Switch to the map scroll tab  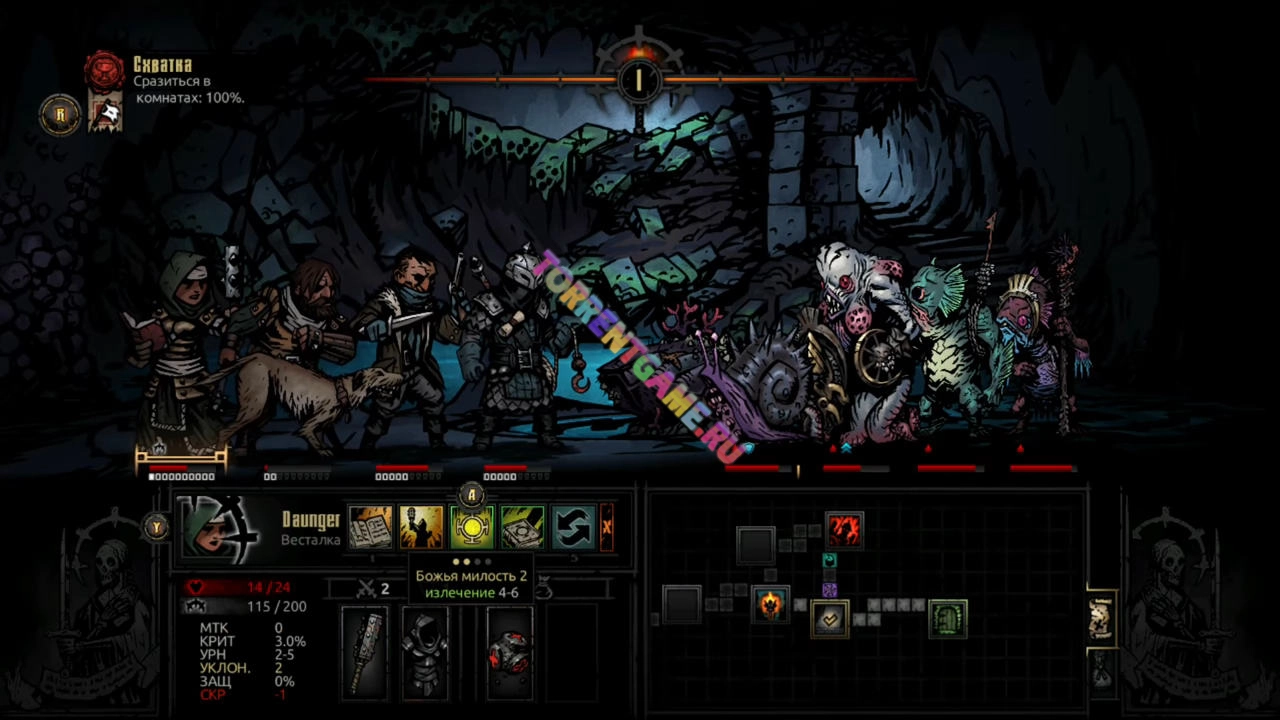click(x=1101, y=619)
